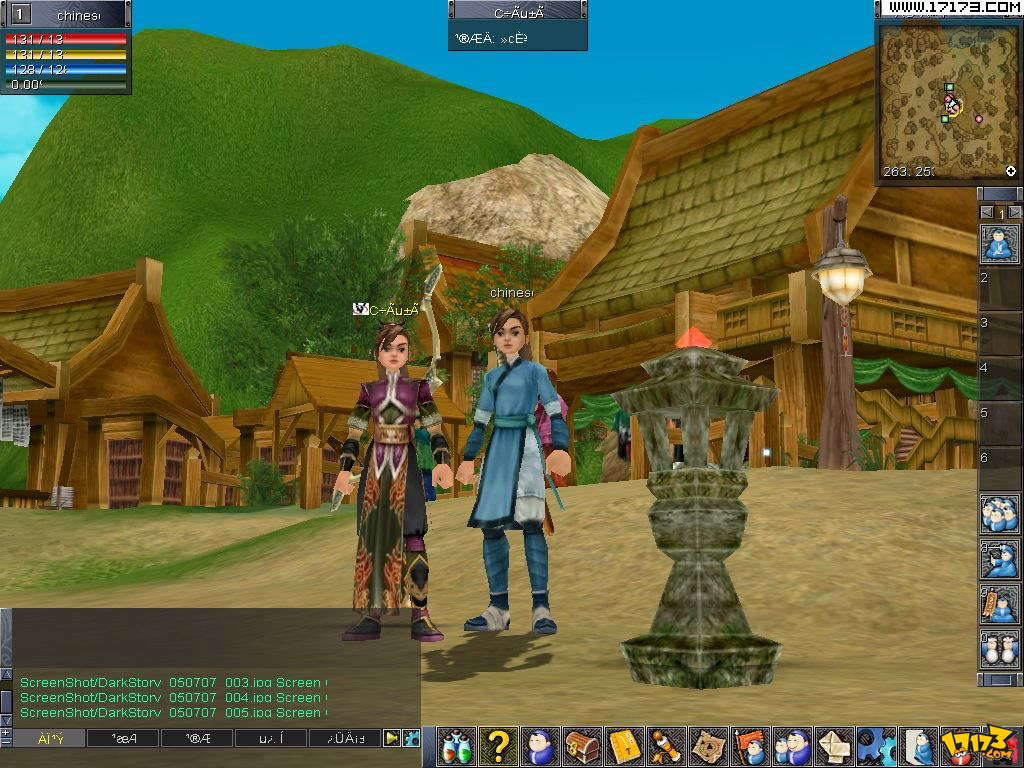
Task: Switch quickbar page with the left arrow
Action: pos(986,213)
